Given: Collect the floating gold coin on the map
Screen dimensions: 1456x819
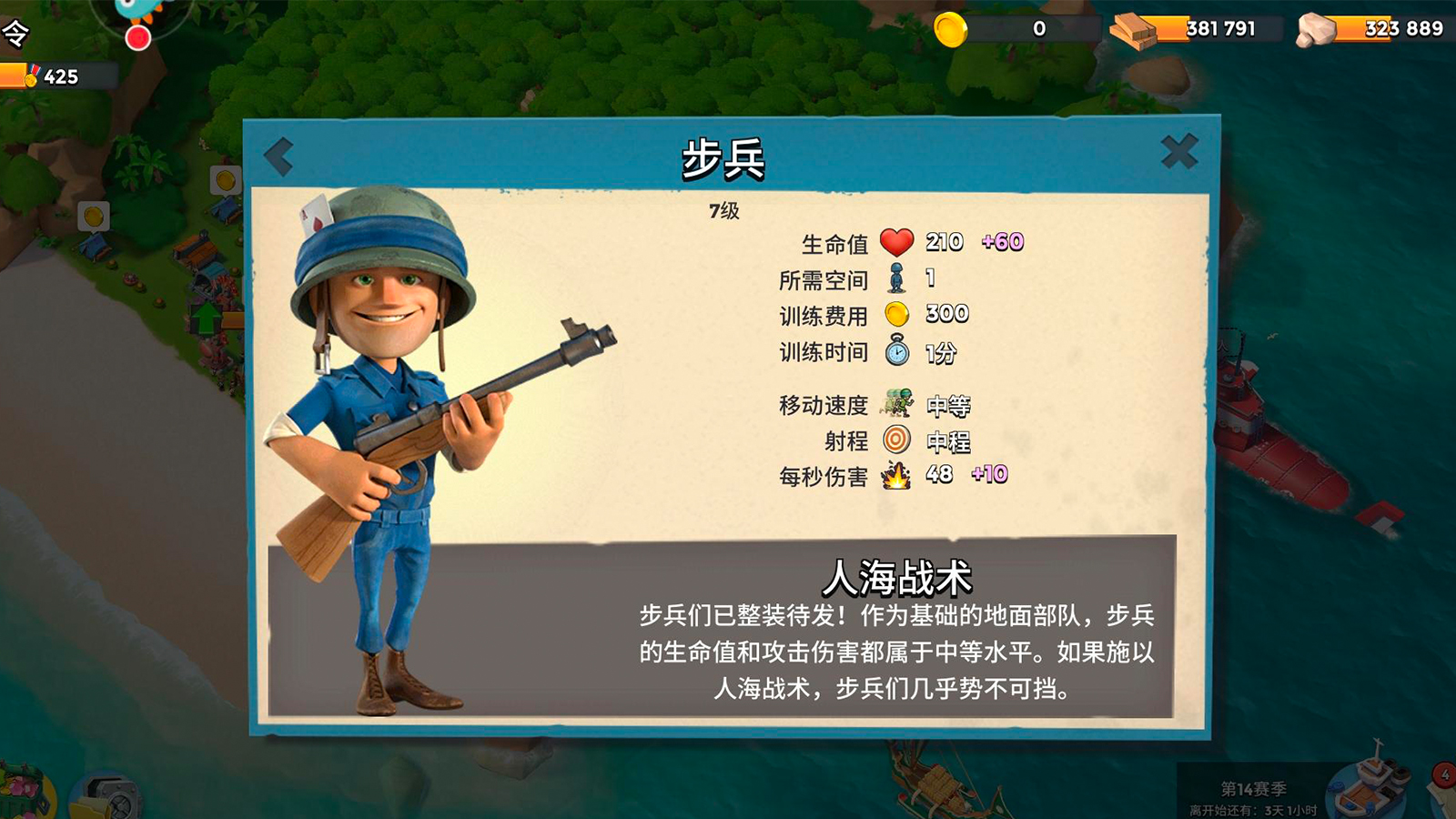Looking at the screenshot, I should point(94,215).
